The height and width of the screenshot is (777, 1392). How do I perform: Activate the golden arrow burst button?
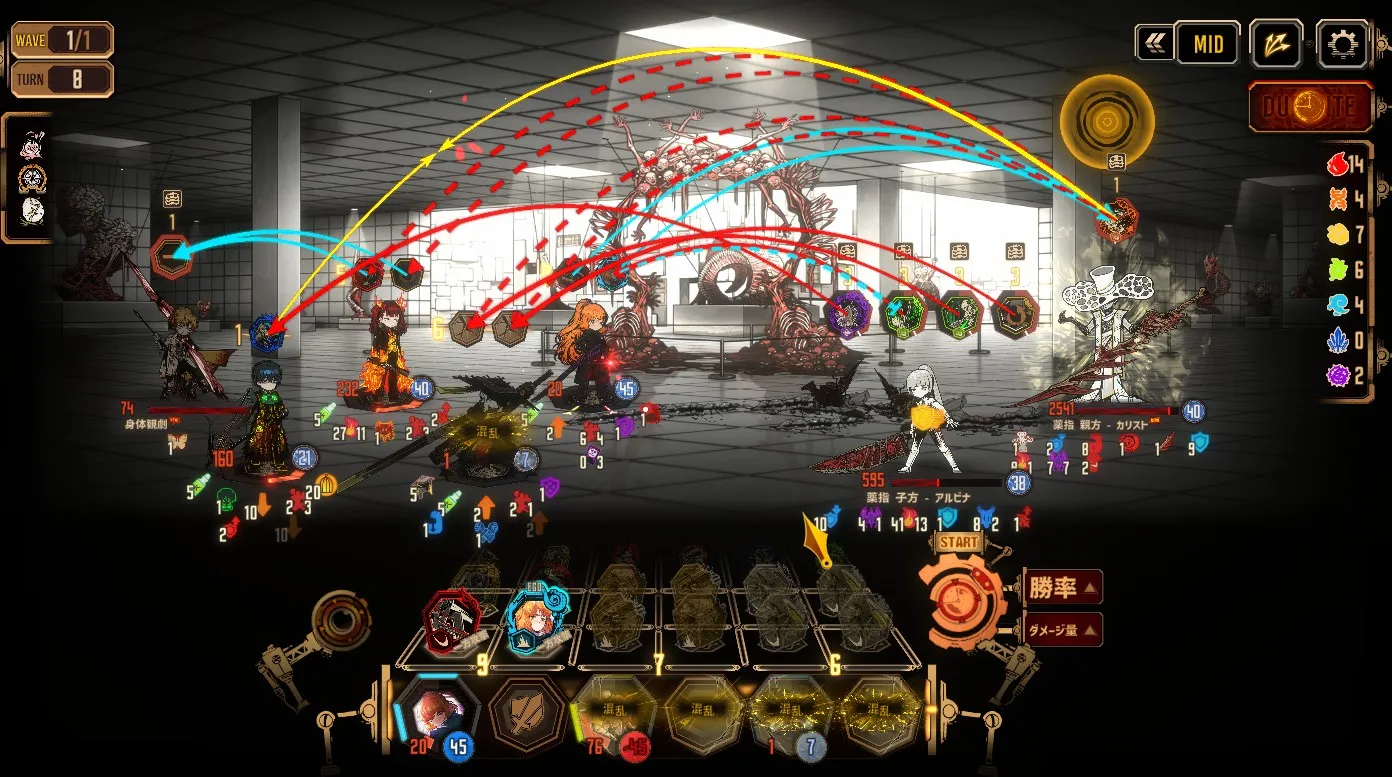coord(1276,44)
